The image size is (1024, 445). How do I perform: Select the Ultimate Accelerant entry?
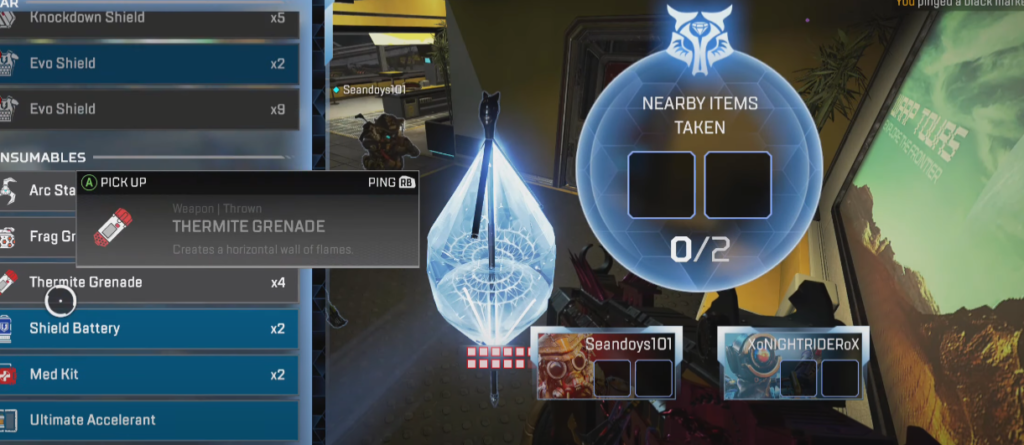[150, 420]
